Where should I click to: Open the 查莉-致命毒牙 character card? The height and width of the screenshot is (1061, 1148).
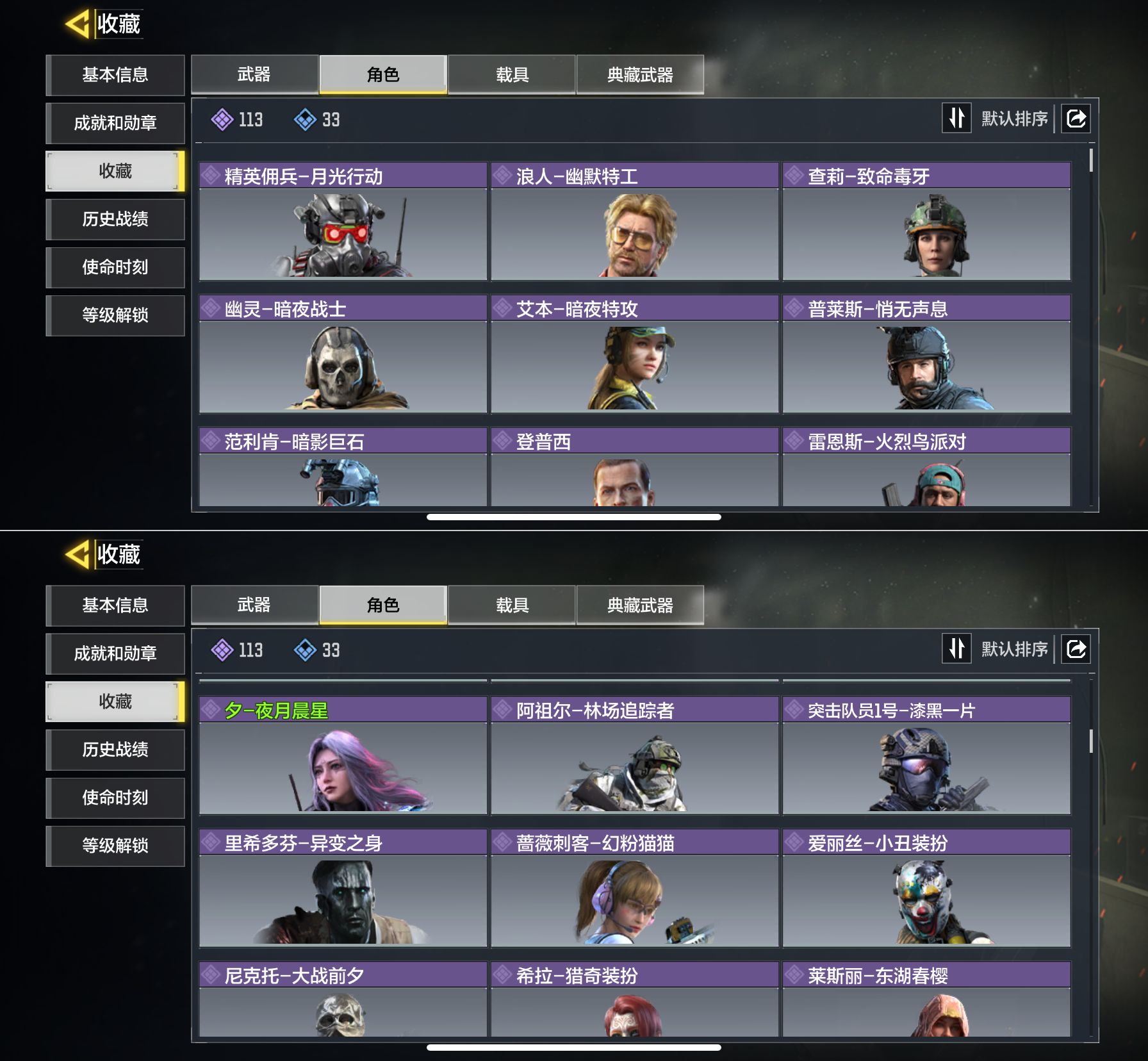coord(926,222)
